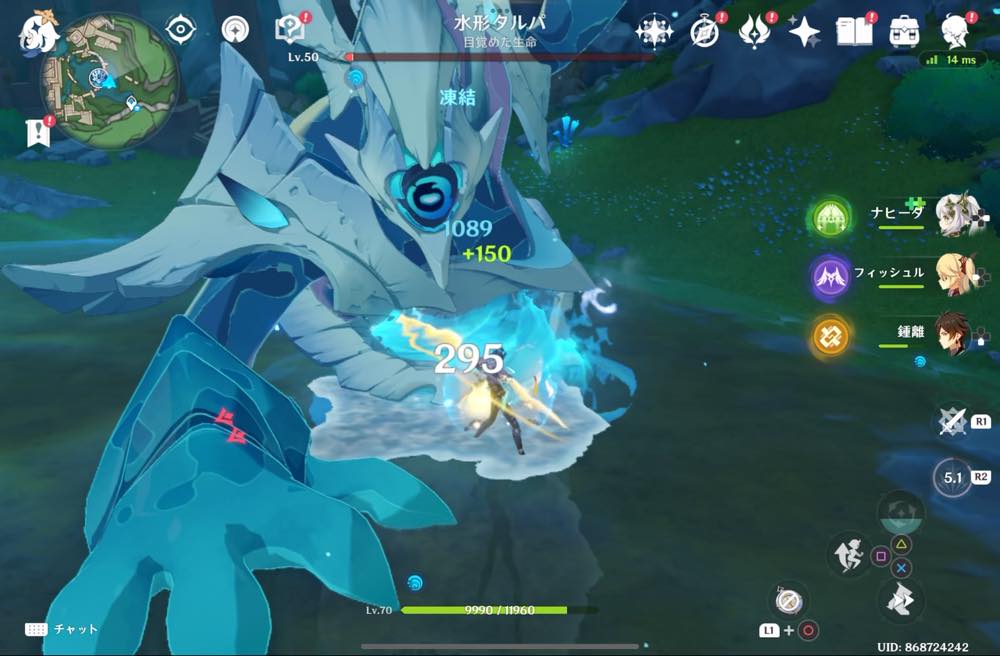This screenshot has width=1000, height=656.
Task: Open the four-point star Wish icon
Action: [x=803, y=32]
